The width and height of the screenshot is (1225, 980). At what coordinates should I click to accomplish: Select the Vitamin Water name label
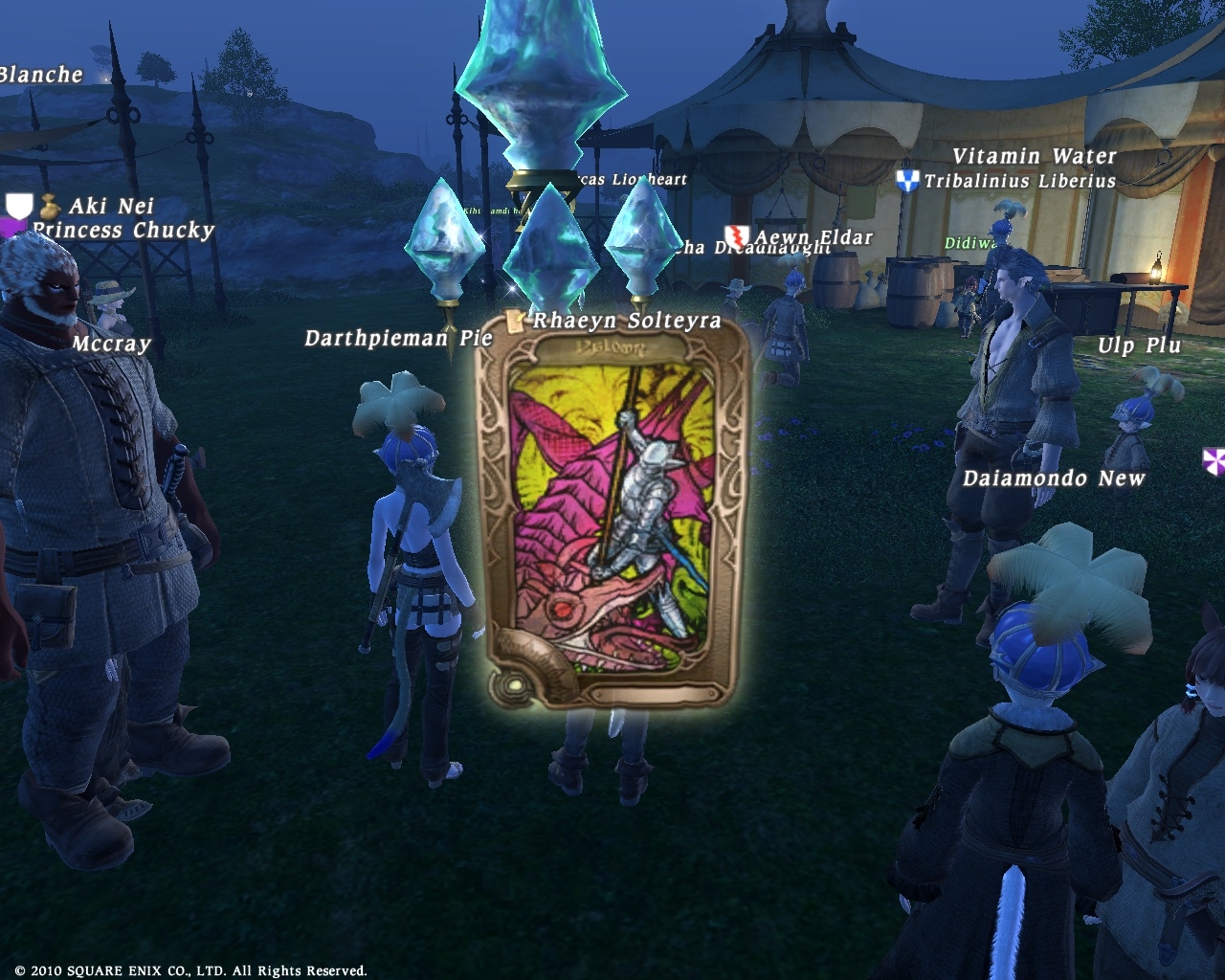click(1034, 156)
